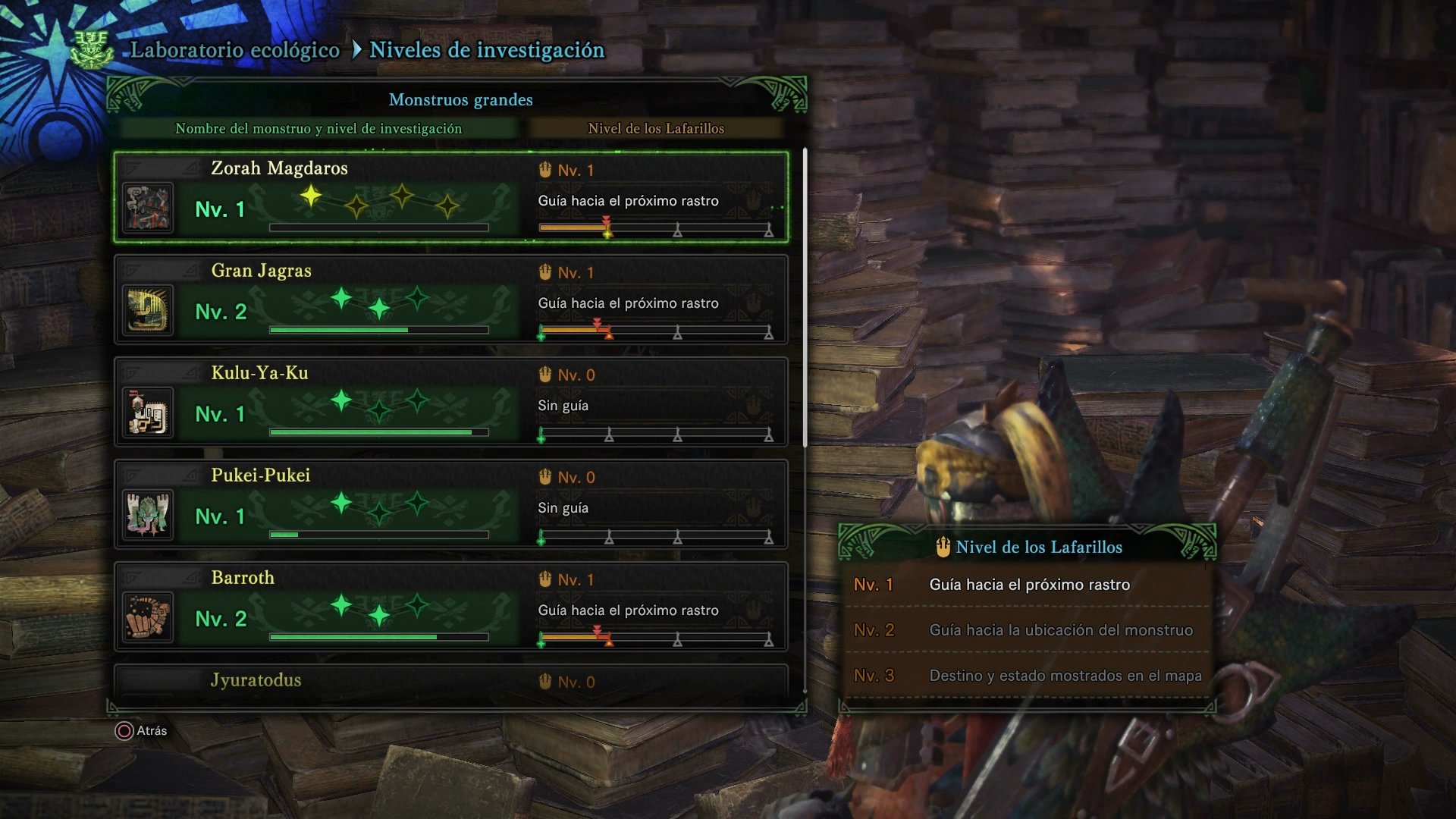1456x819 pixels.
Task: Select the Monstruos grandes panel title
Action: [460, 99]
